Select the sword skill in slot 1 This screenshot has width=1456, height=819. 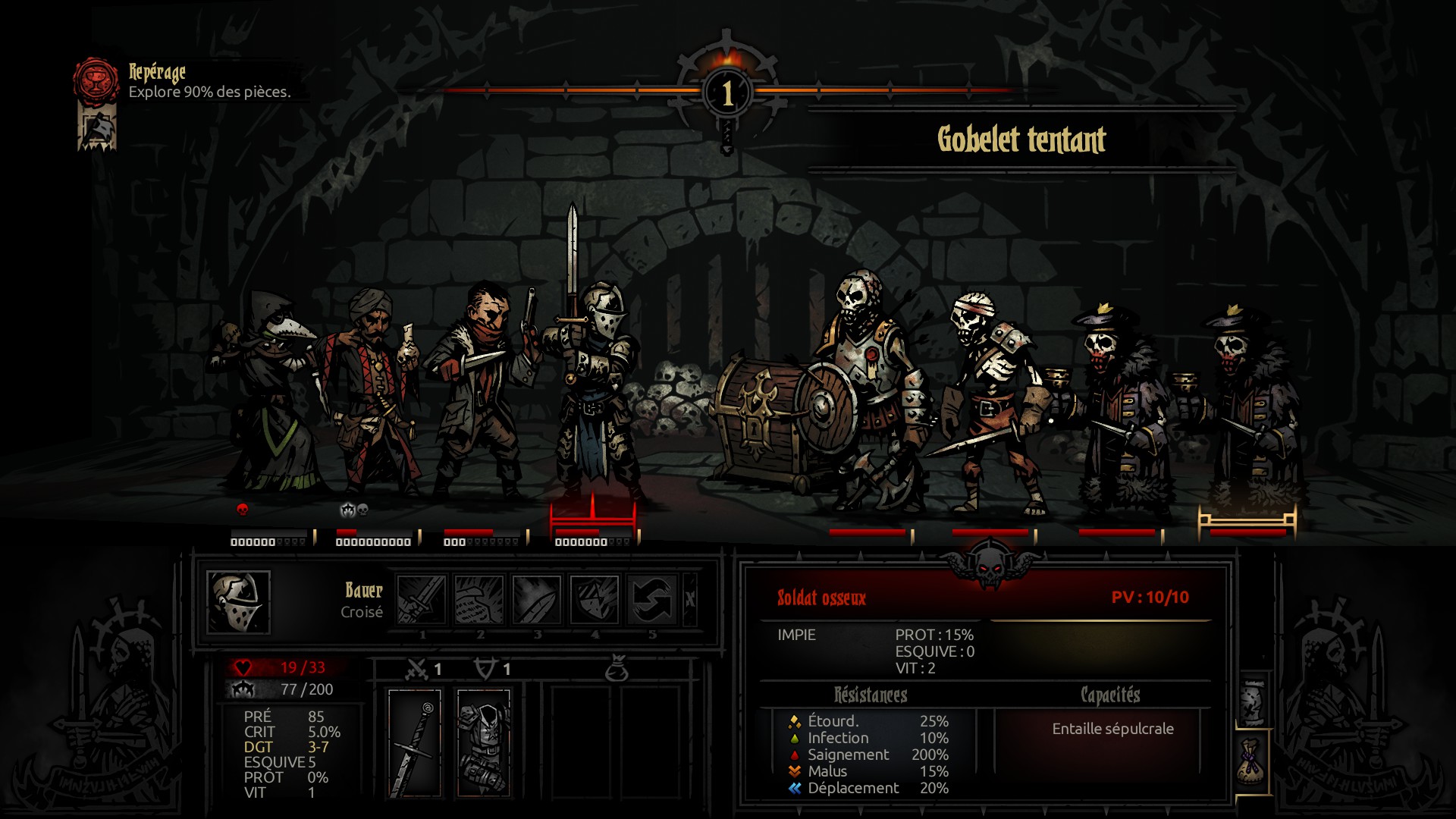[x=422, y=599]
